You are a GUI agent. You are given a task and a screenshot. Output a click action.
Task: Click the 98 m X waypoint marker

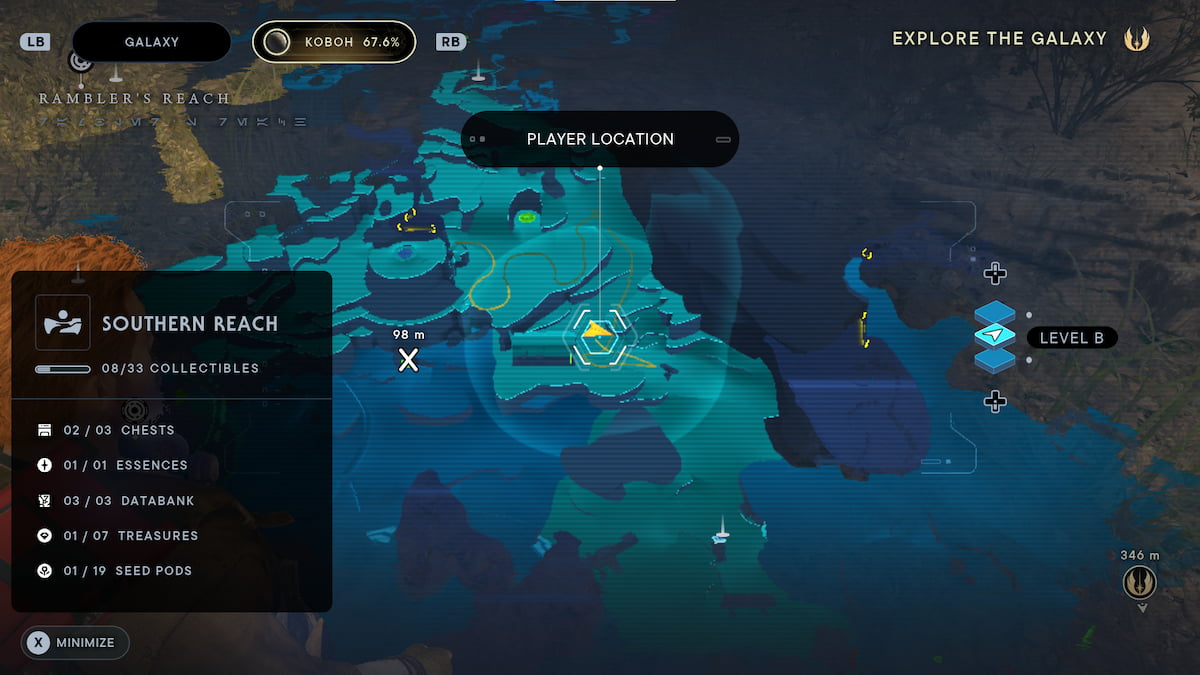[x=408, y=360]
